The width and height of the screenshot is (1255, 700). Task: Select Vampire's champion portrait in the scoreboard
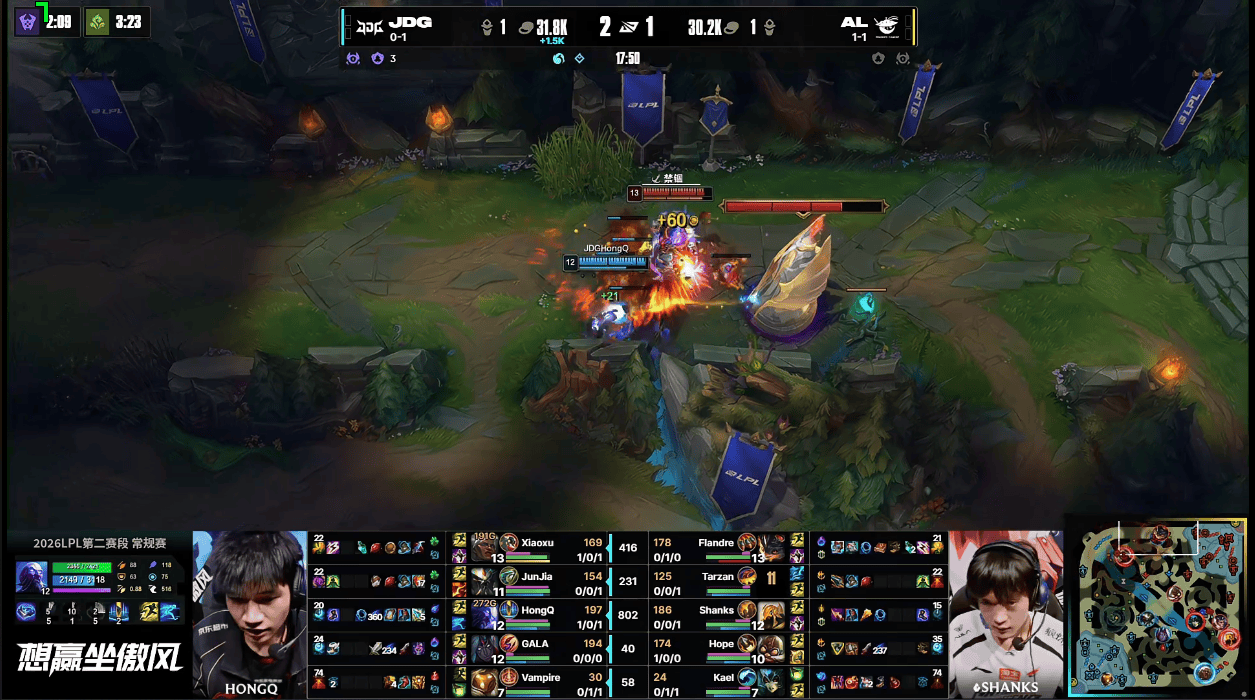pyautogui.click(x=486, y=680)
